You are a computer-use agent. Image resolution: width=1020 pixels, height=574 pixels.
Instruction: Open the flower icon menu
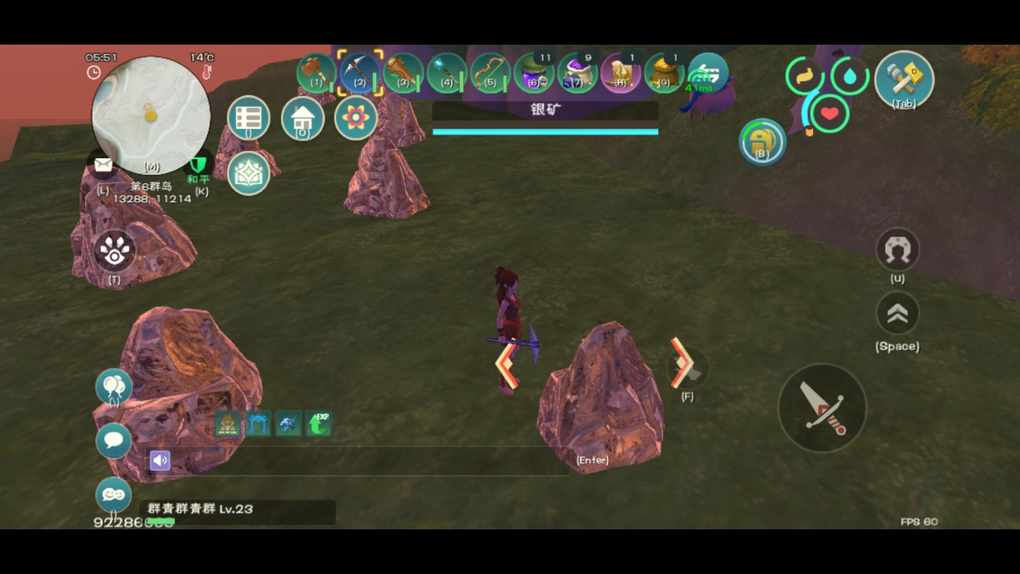(x=355, y=118)
